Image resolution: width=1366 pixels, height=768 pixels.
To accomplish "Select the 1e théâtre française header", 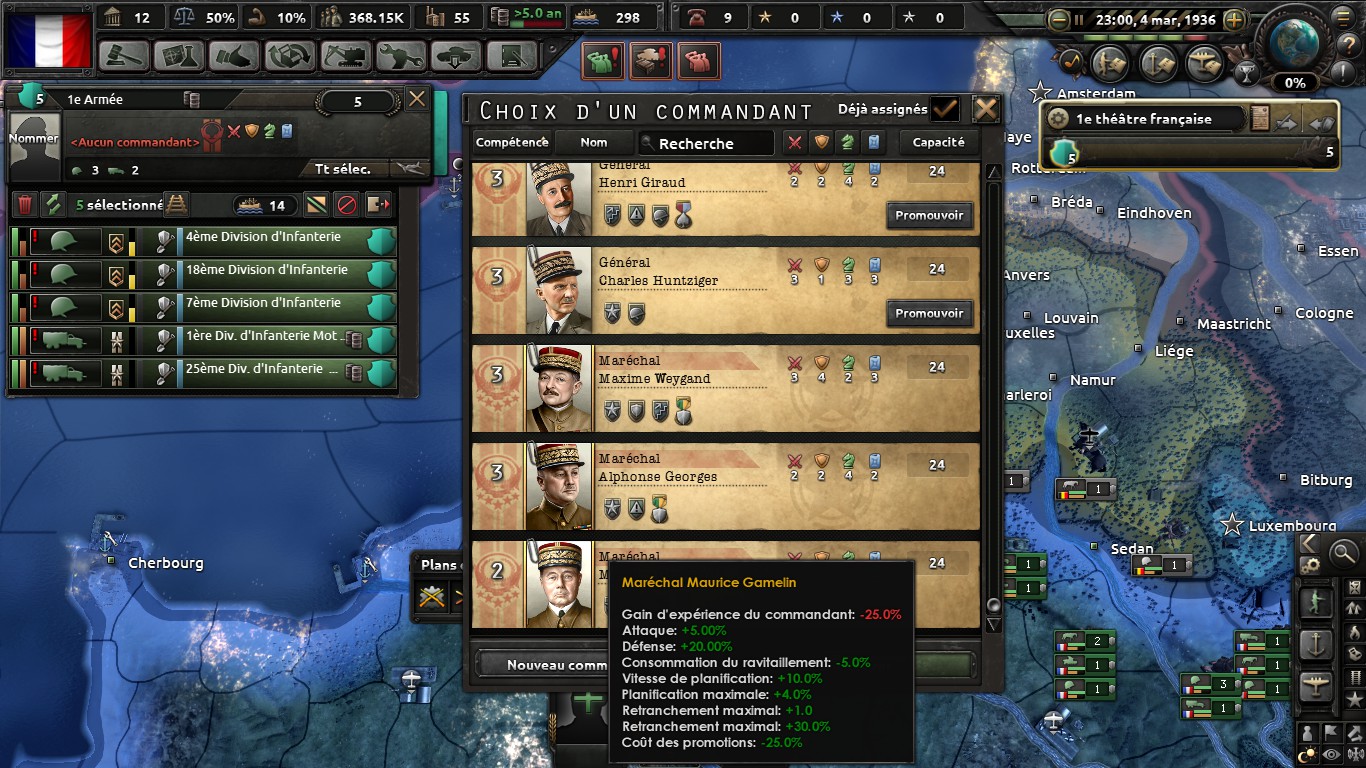I will [x=1144, y=119].
